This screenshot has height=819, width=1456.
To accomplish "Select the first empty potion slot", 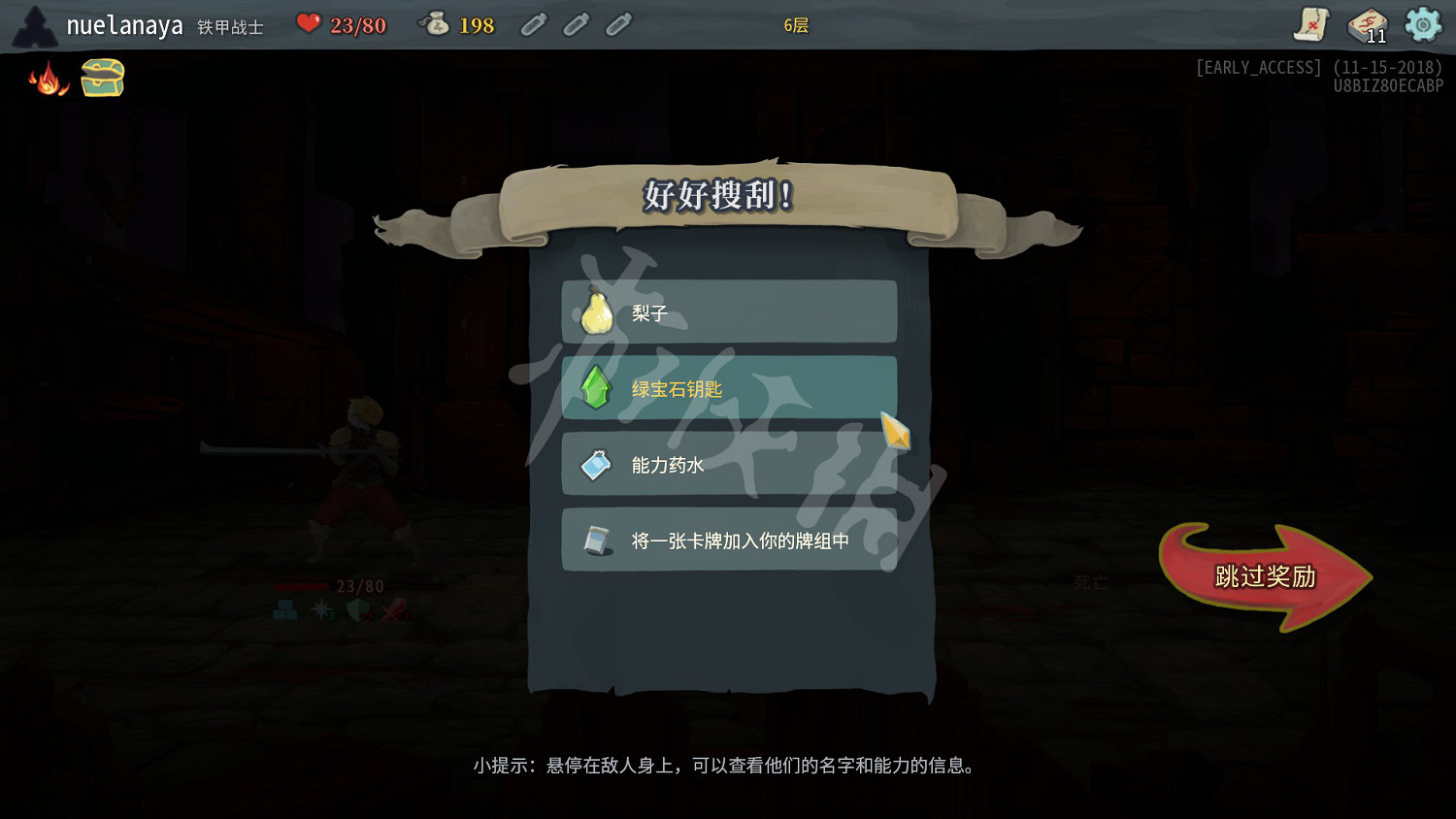I will tap(534, 25).
